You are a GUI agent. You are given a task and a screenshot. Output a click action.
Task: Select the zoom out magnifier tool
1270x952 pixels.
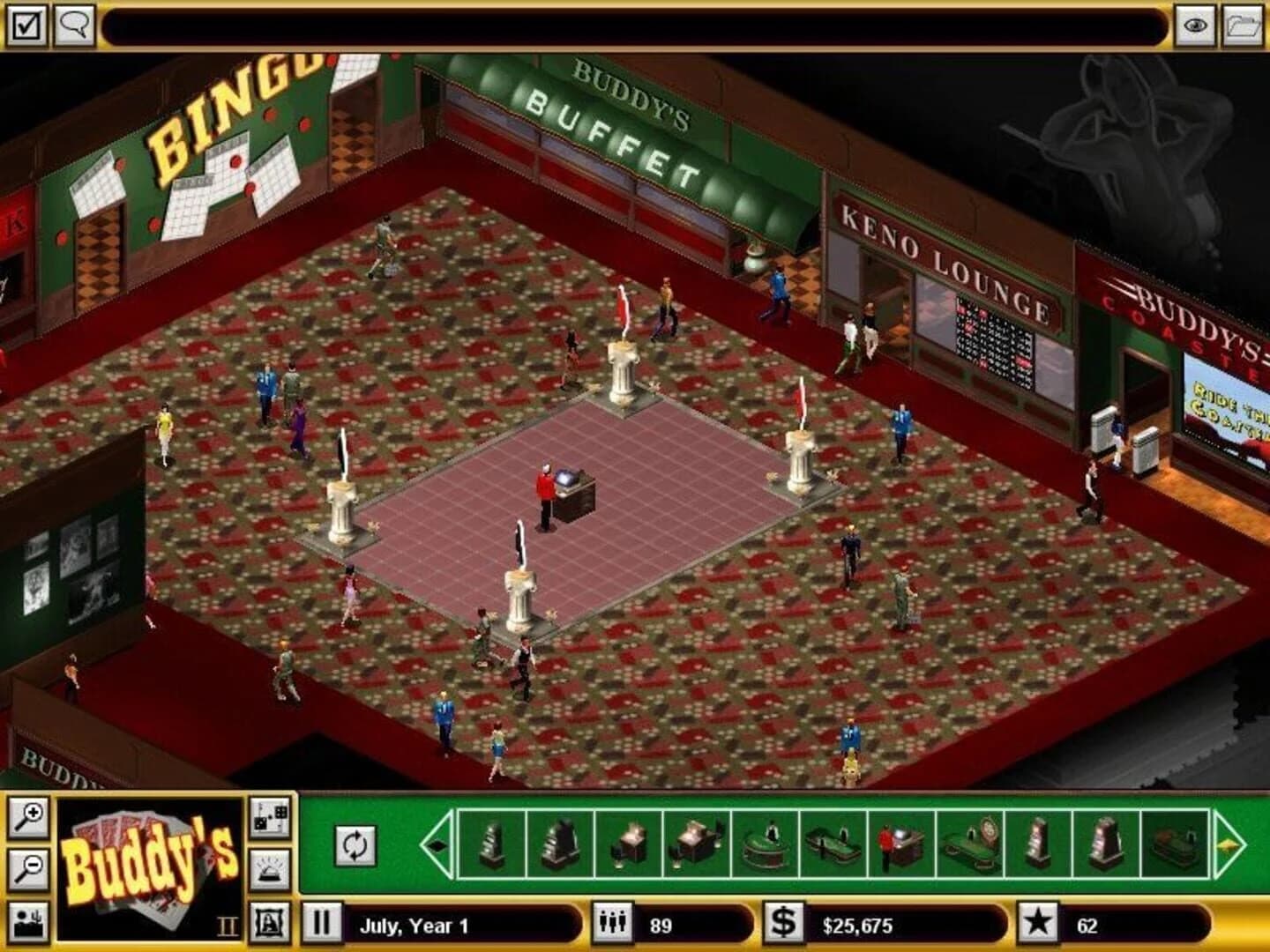pos(28,868)
